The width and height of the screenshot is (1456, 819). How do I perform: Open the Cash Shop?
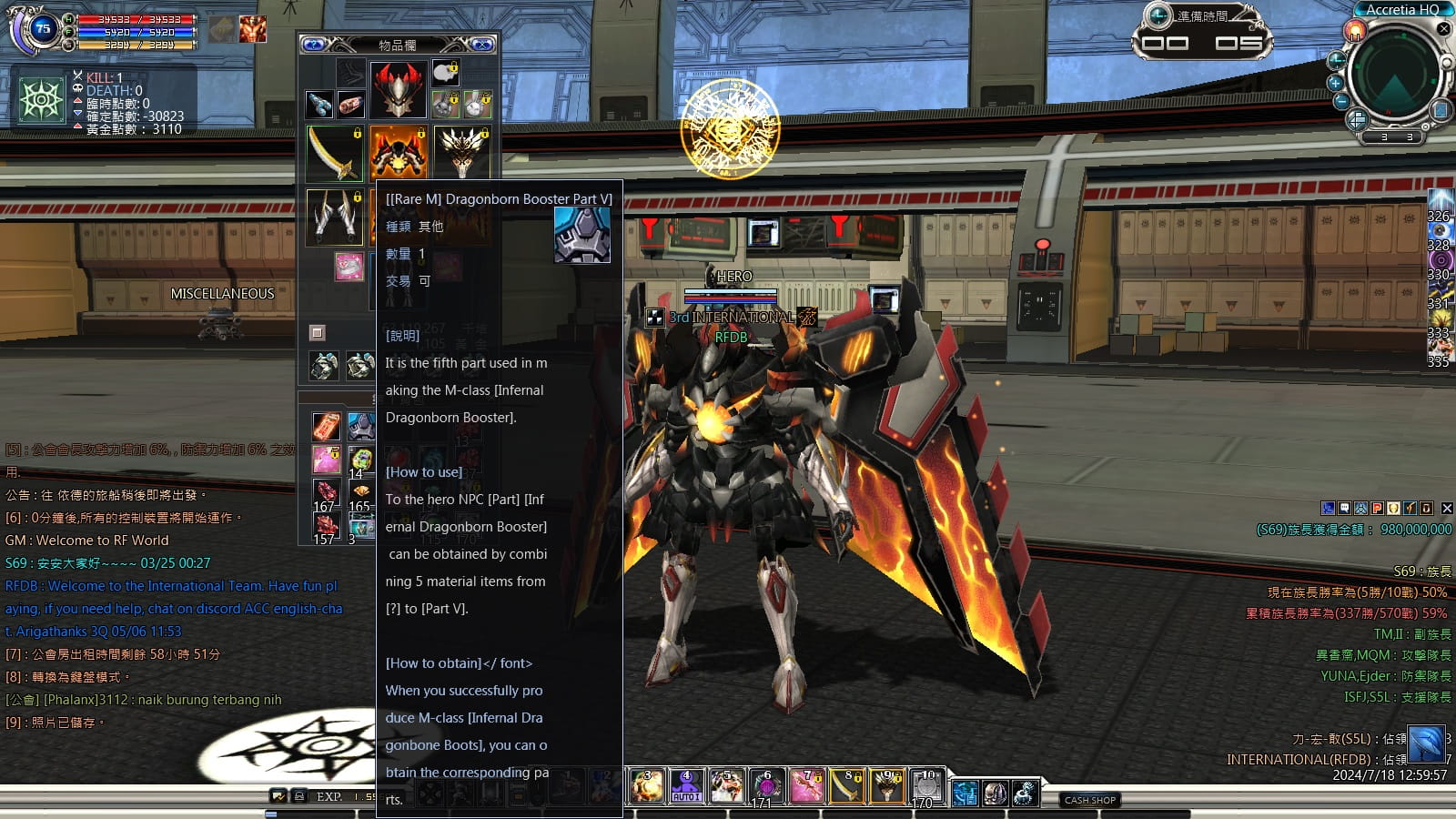tap(1089, 800)
